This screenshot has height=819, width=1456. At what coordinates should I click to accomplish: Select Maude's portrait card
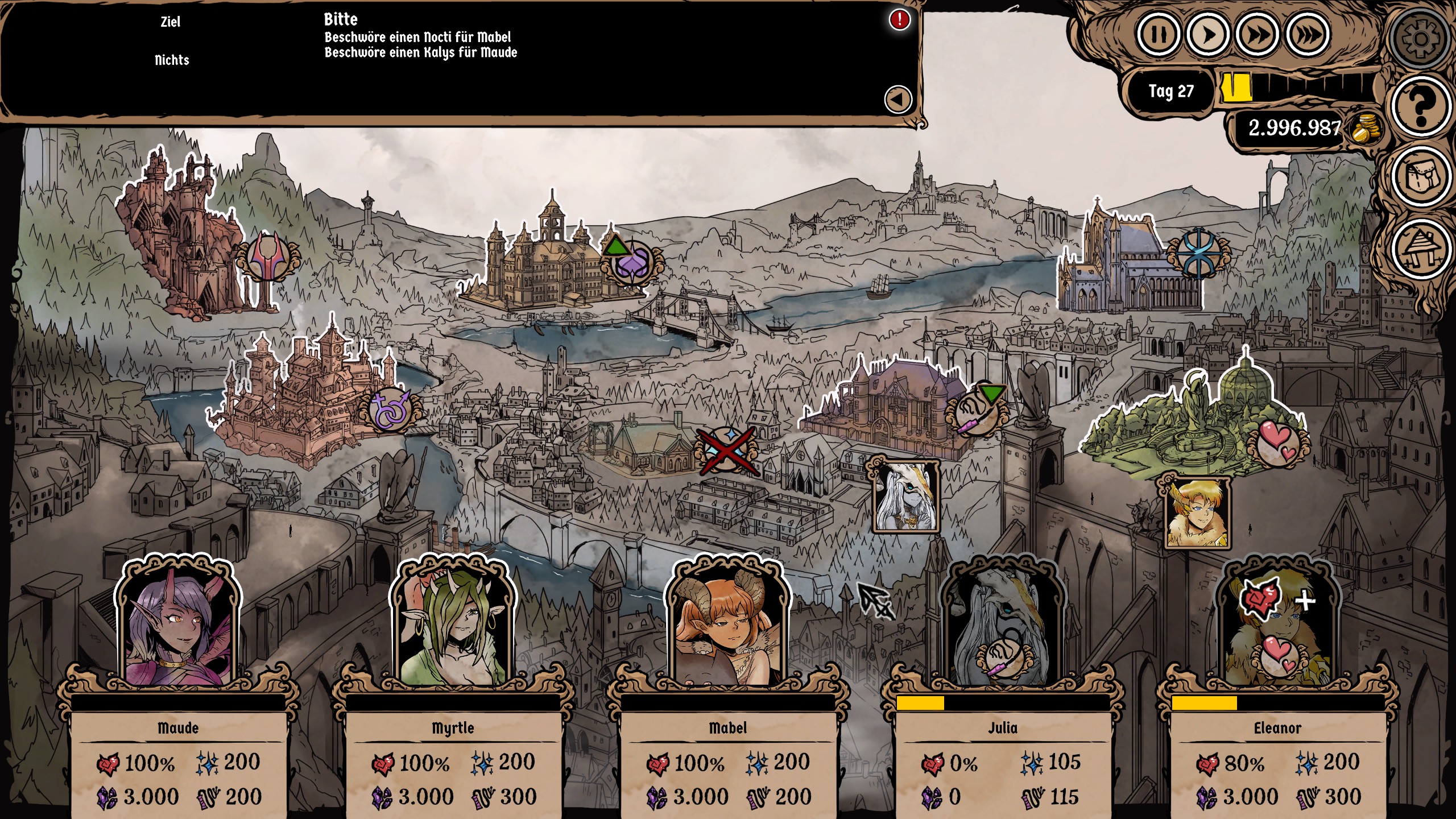(x=178, y=626)
